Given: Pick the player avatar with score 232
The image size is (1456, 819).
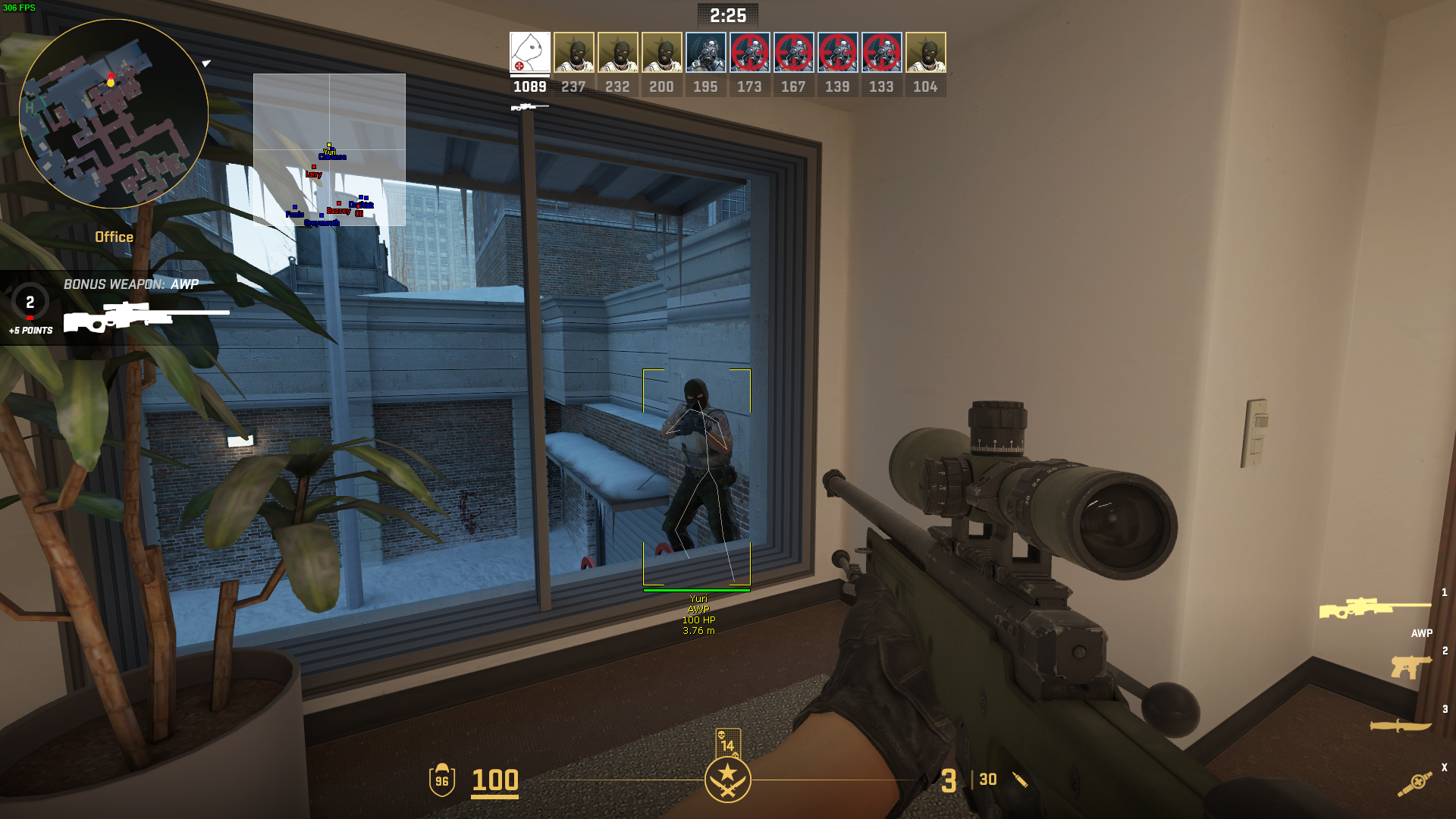Looking at the screenshot, I should [x=617, y=52].
